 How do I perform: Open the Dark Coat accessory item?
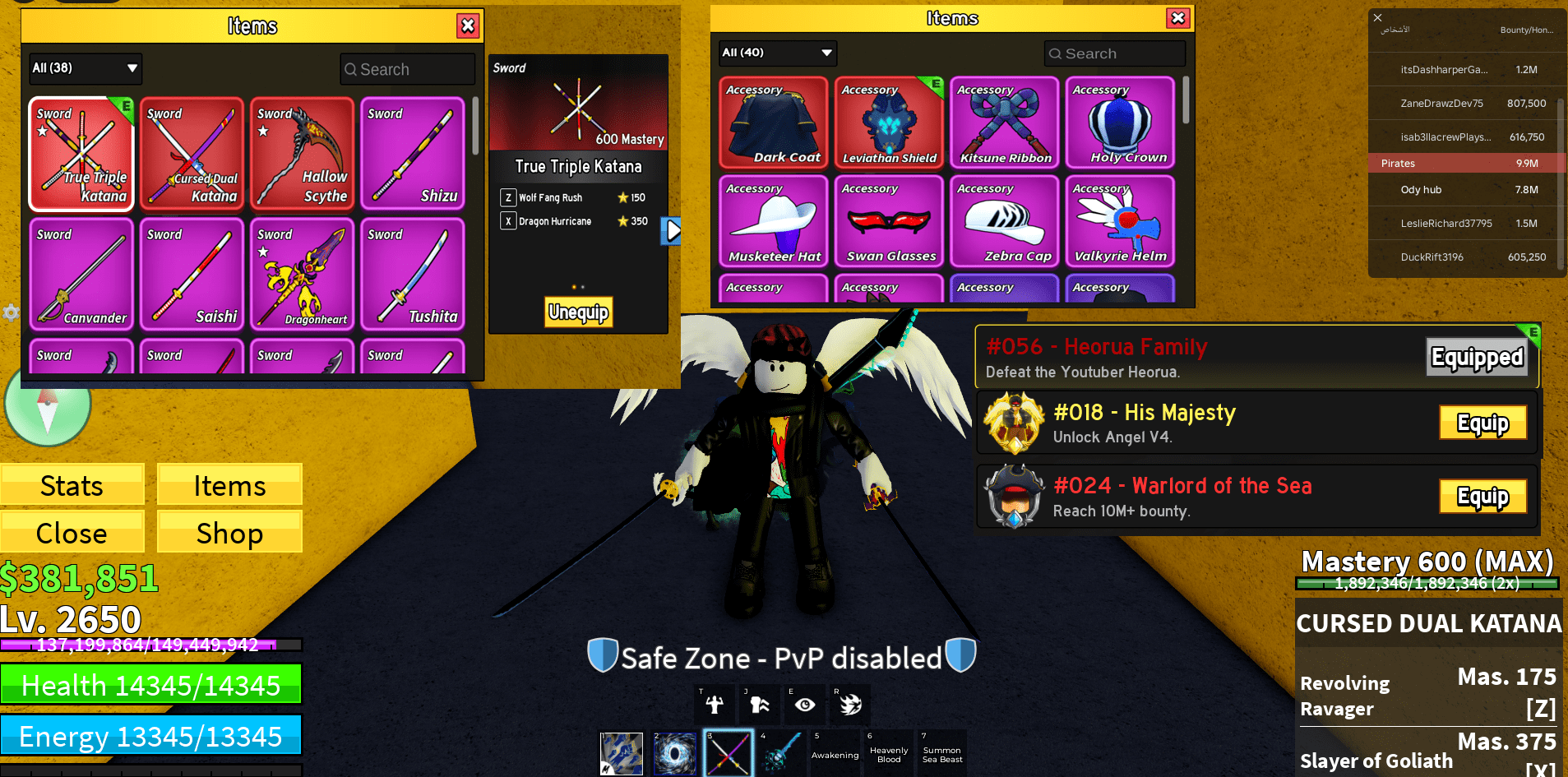pos(772,123)
